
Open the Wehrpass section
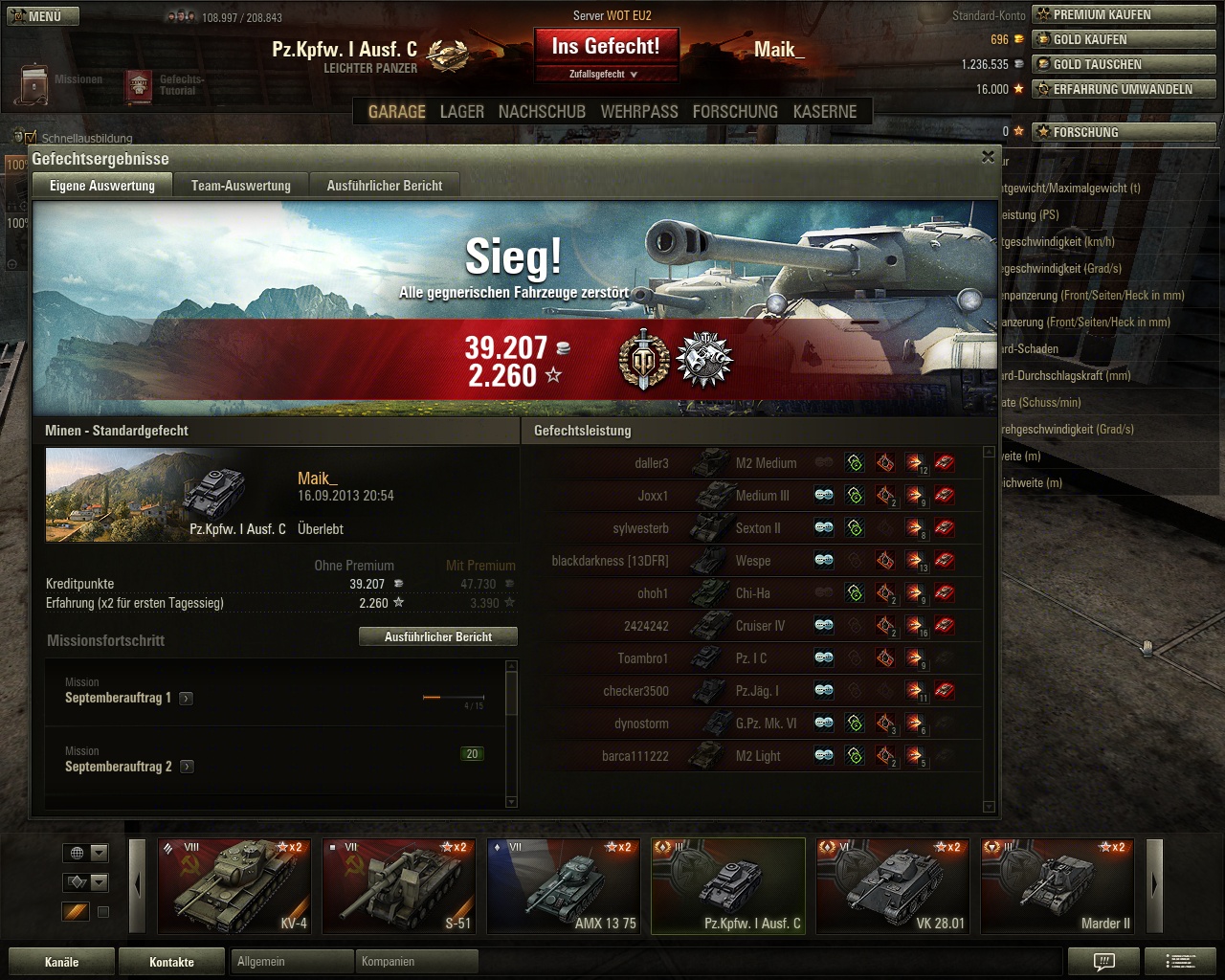[x=638, y=112]
